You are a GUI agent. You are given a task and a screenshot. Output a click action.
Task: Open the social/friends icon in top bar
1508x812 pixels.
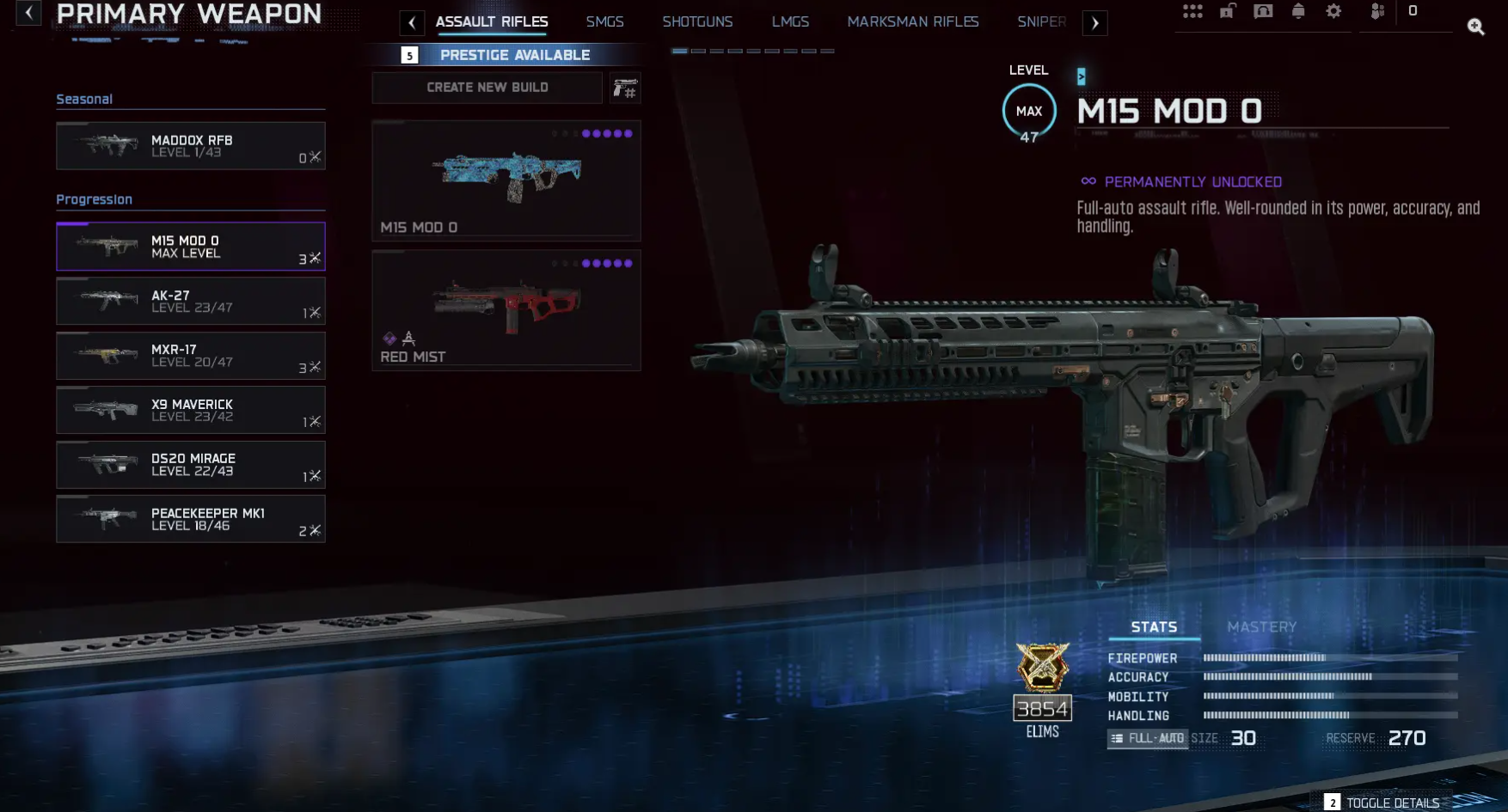(1376, 11)
